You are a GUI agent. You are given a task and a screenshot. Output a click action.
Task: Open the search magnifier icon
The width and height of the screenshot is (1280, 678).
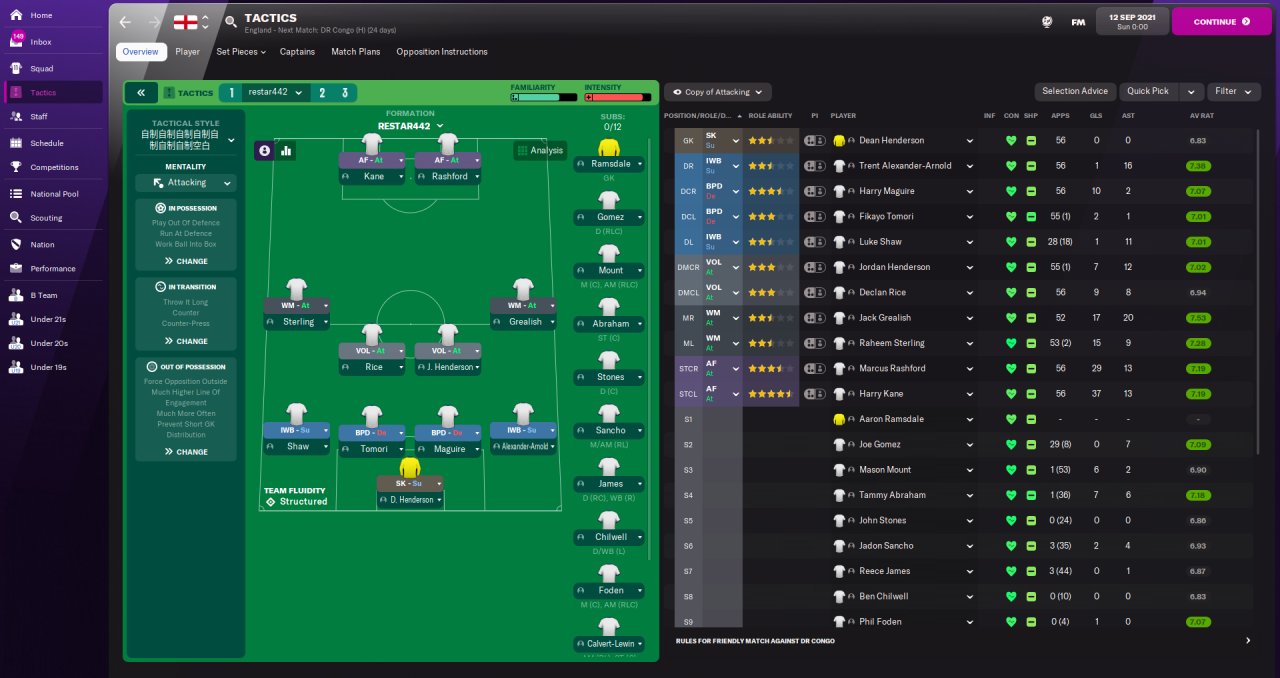click(x=231, y=21)
